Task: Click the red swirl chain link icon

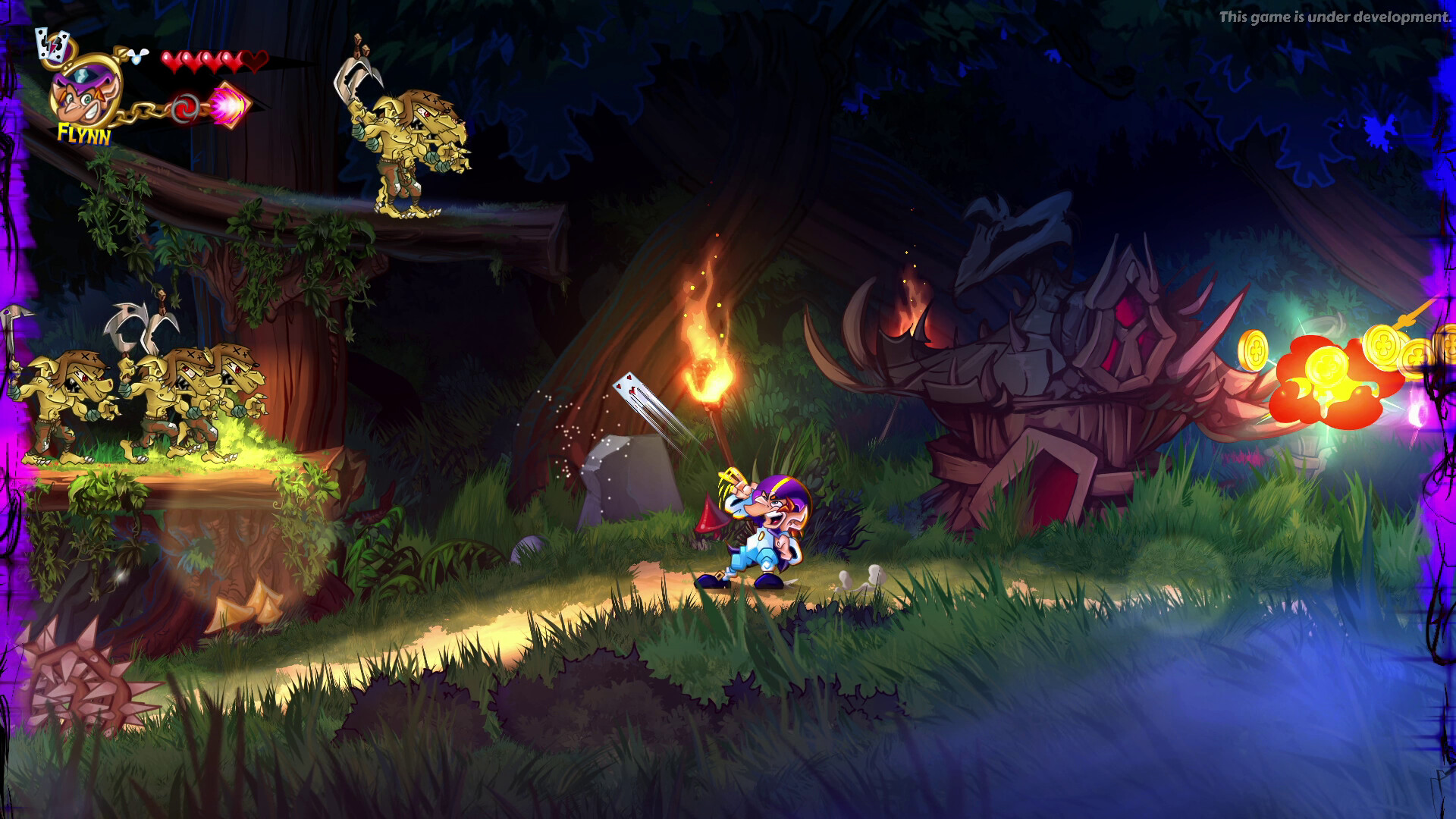Action: [x=184, y=108]
